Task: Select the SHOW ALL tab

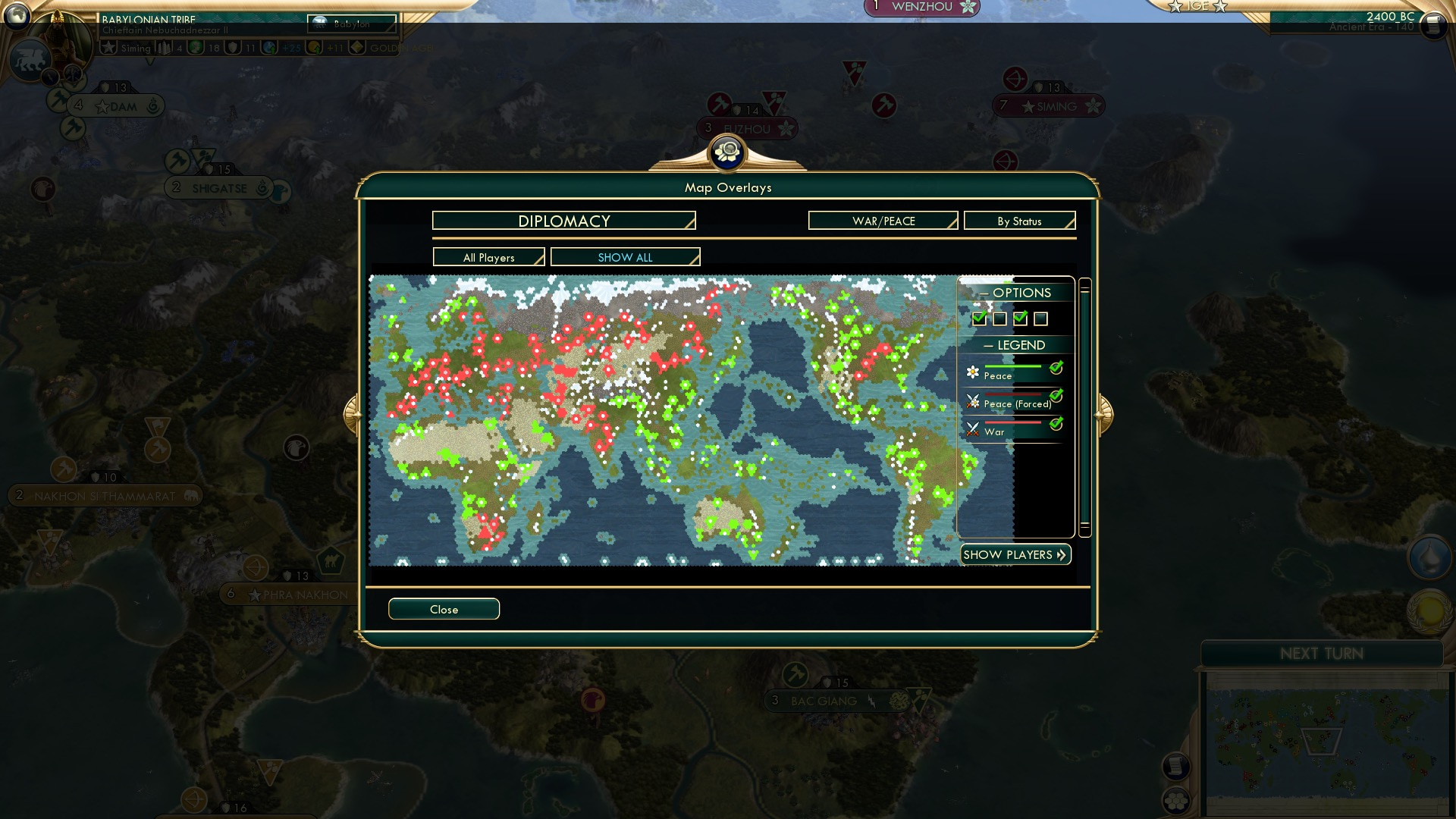Action: click(624, 257)
